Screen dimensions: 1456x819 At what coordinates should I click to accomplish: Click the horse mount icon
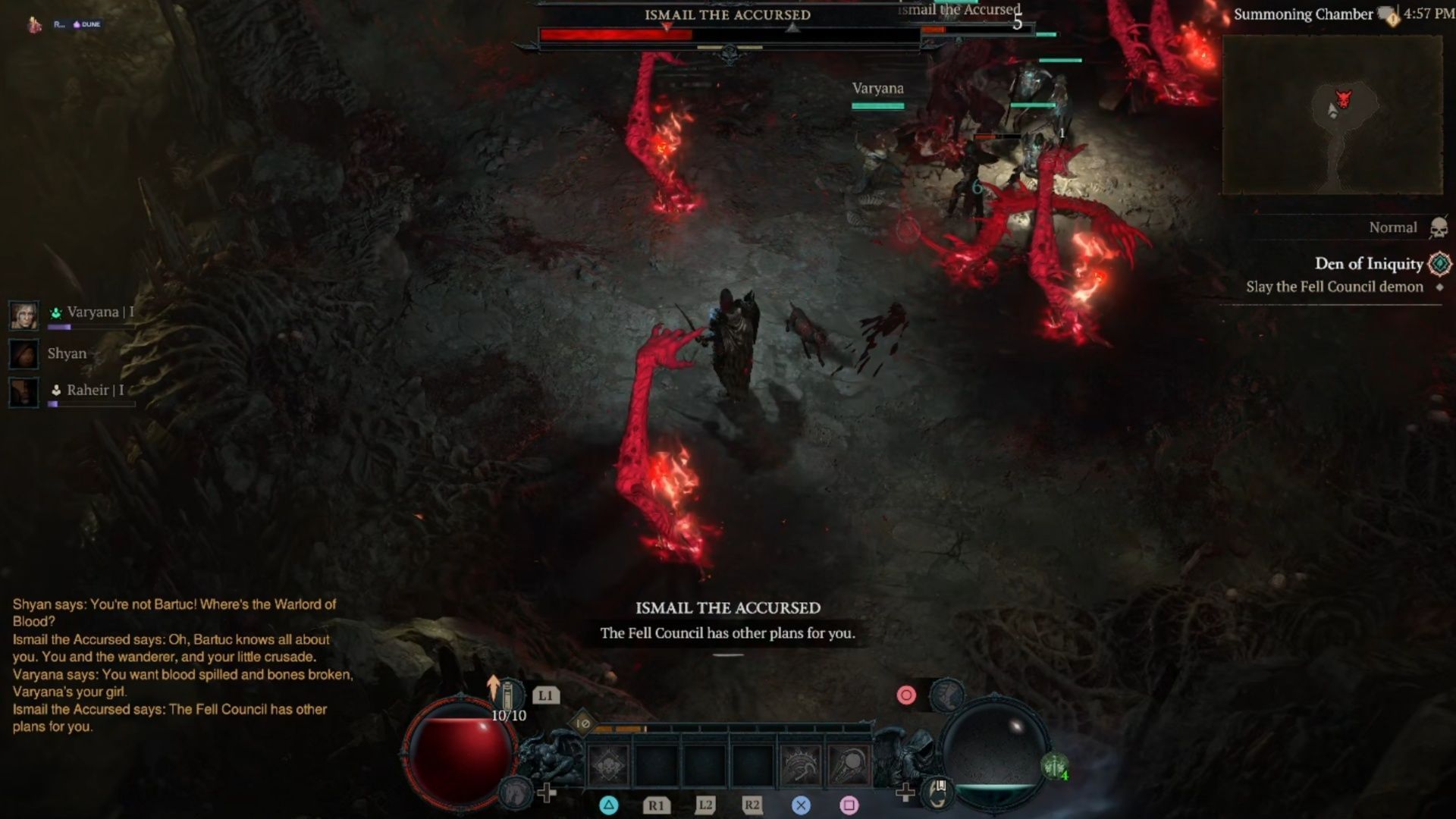[x=517, y=792]
